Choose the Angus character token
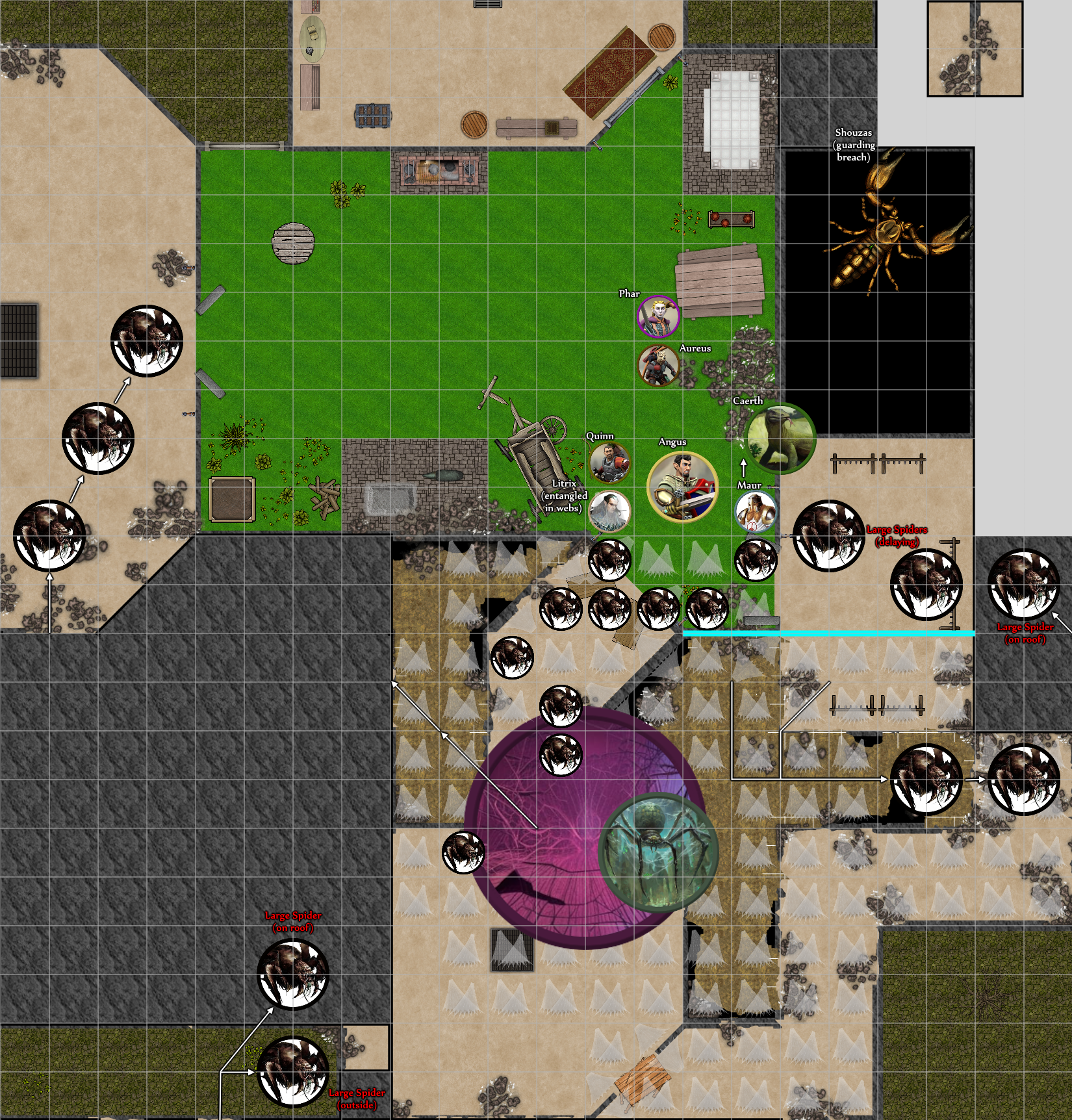 682,487
